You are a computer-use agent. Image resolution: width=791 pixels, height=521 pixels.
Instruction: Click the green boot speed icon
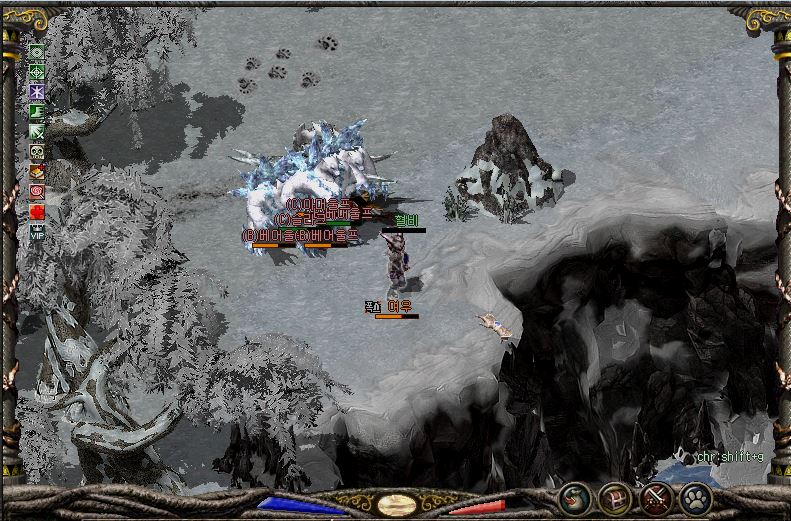(37, 111)
